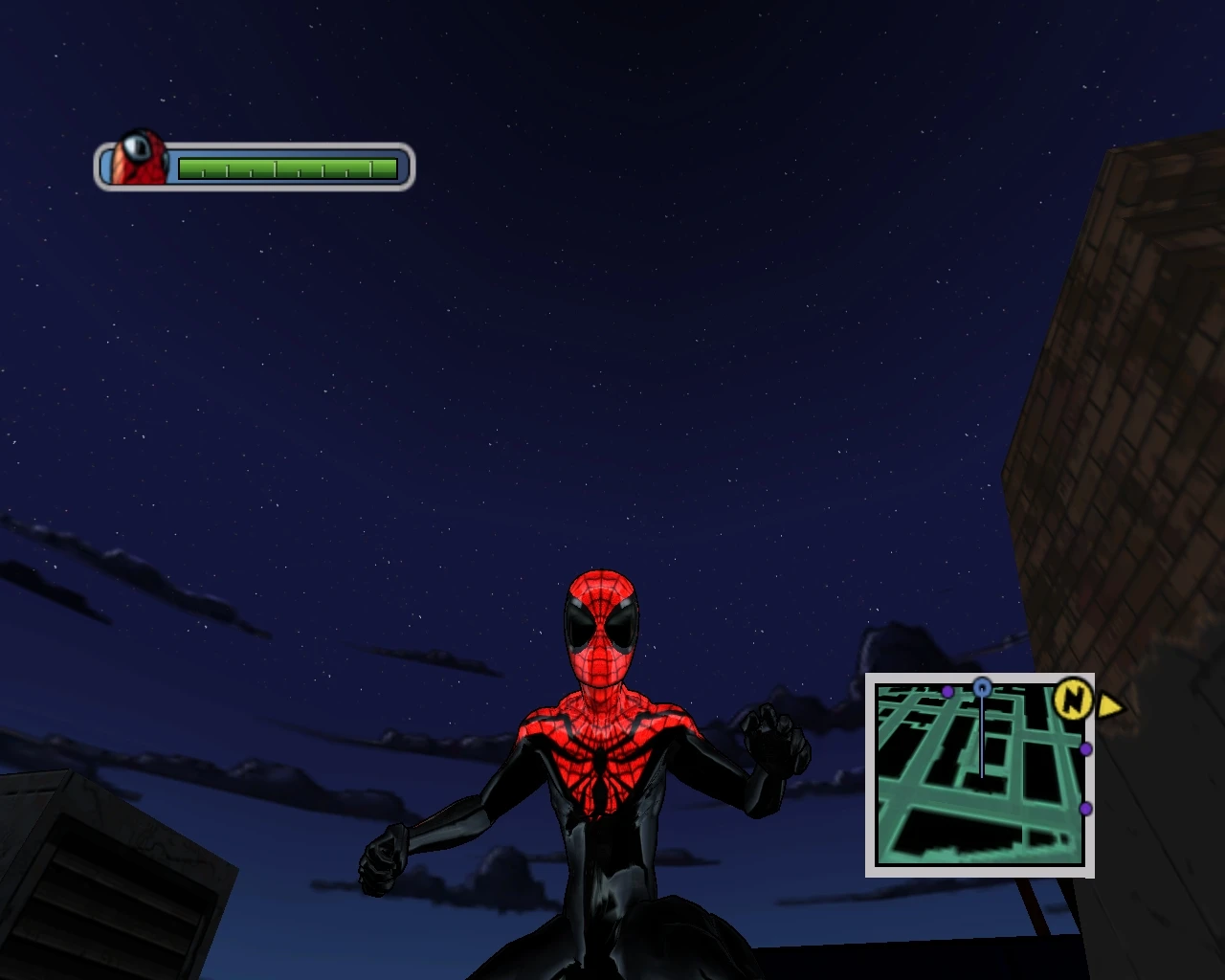Select the blue player marker pin on the minimap

(x=981, y=685)
